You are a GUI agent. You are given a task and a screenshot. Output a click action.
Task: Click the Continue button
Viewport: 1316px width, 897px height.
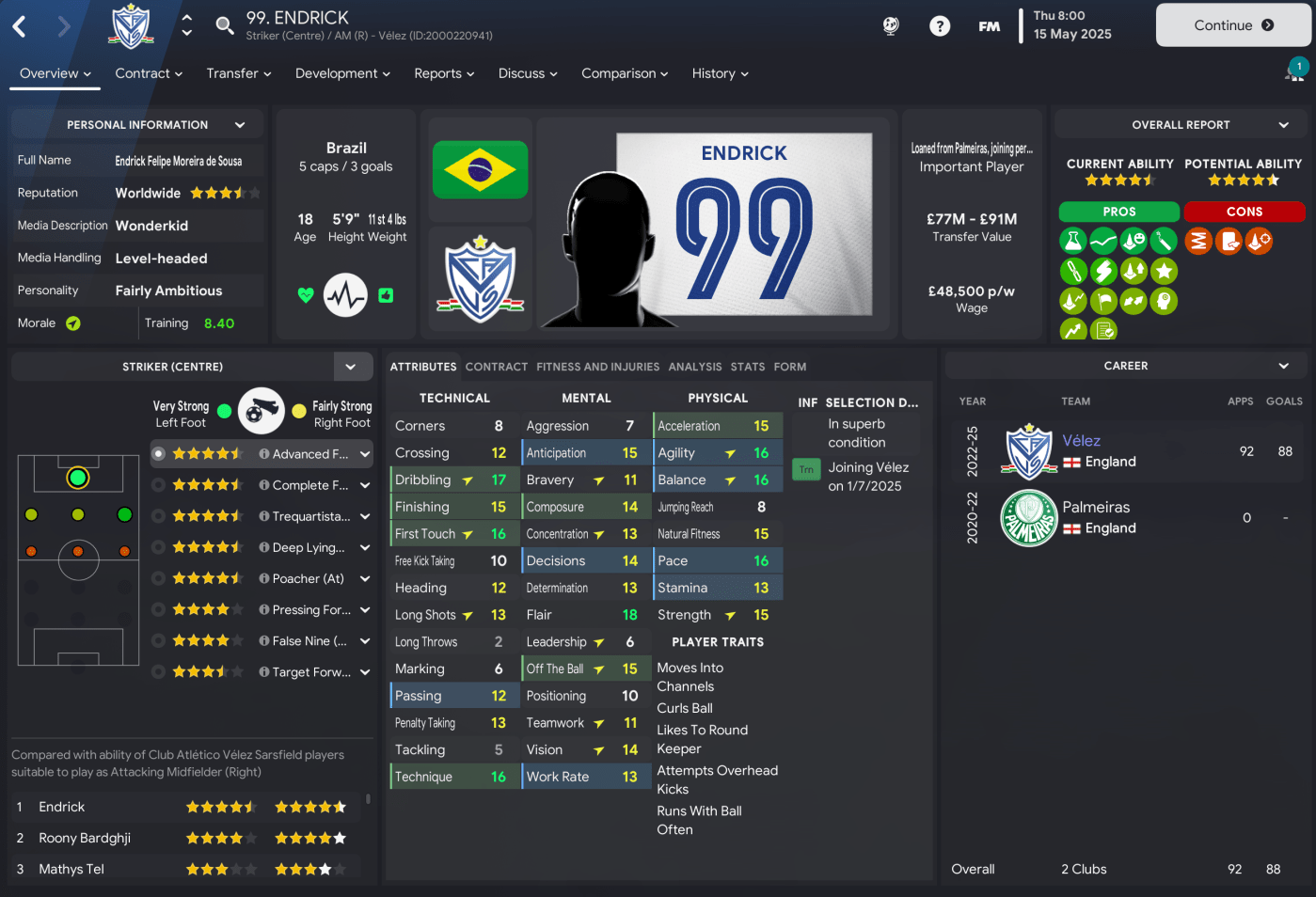[1232, 25]
